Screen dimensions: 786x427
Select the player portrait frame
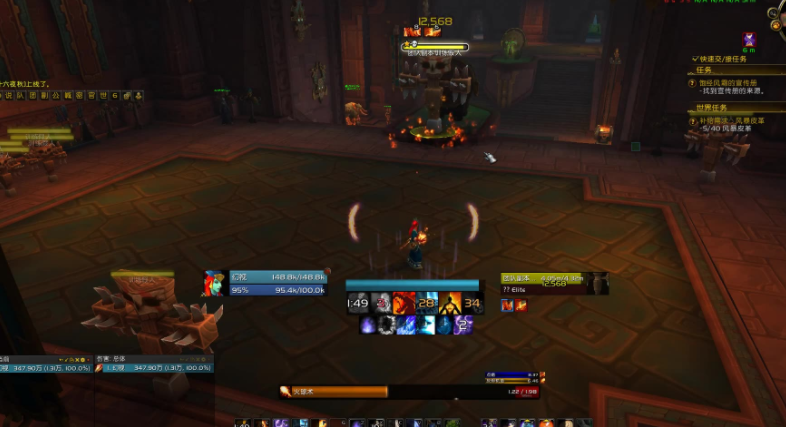pos(214,283)
